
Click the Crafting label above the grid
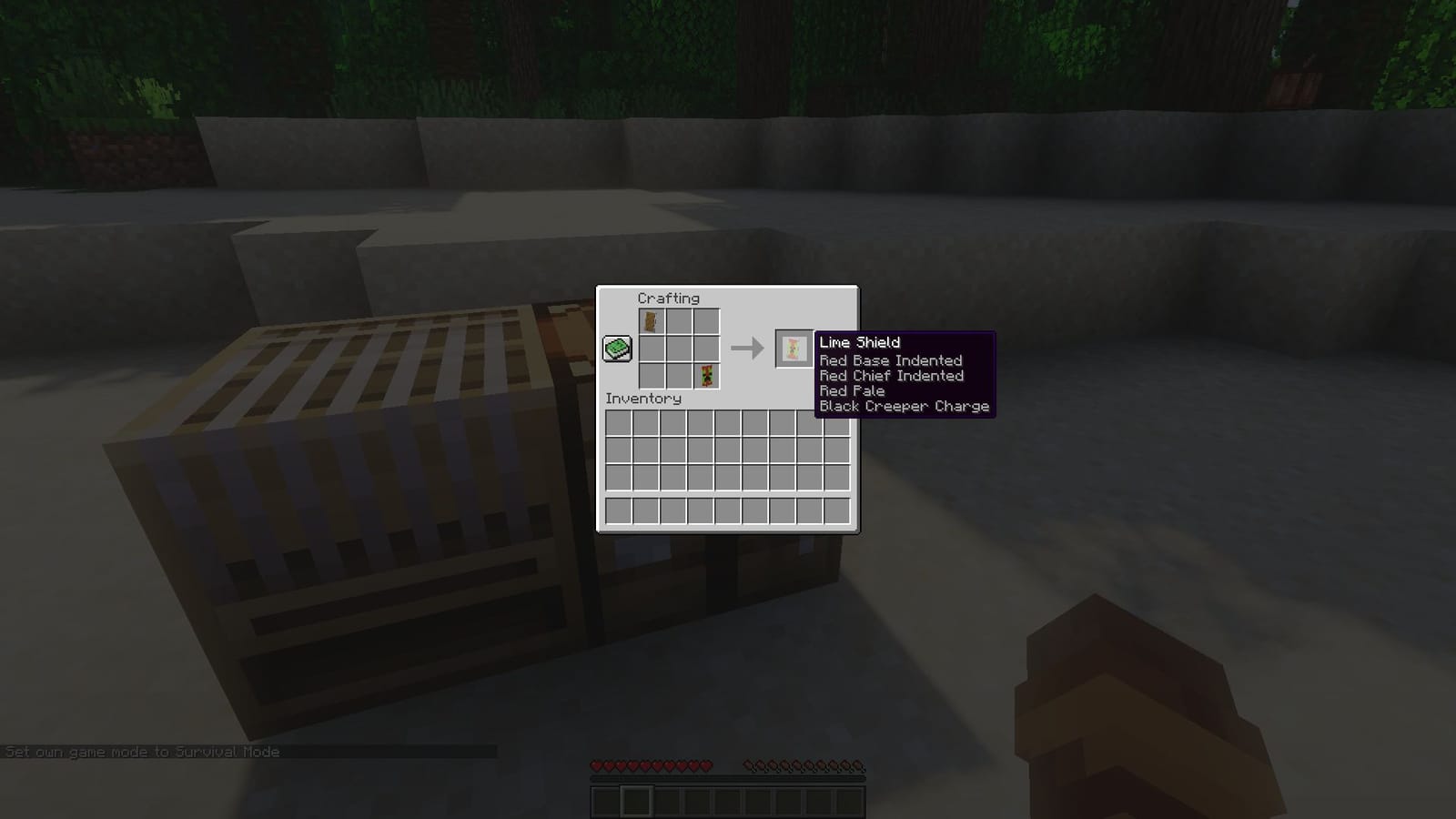[669, 298]
